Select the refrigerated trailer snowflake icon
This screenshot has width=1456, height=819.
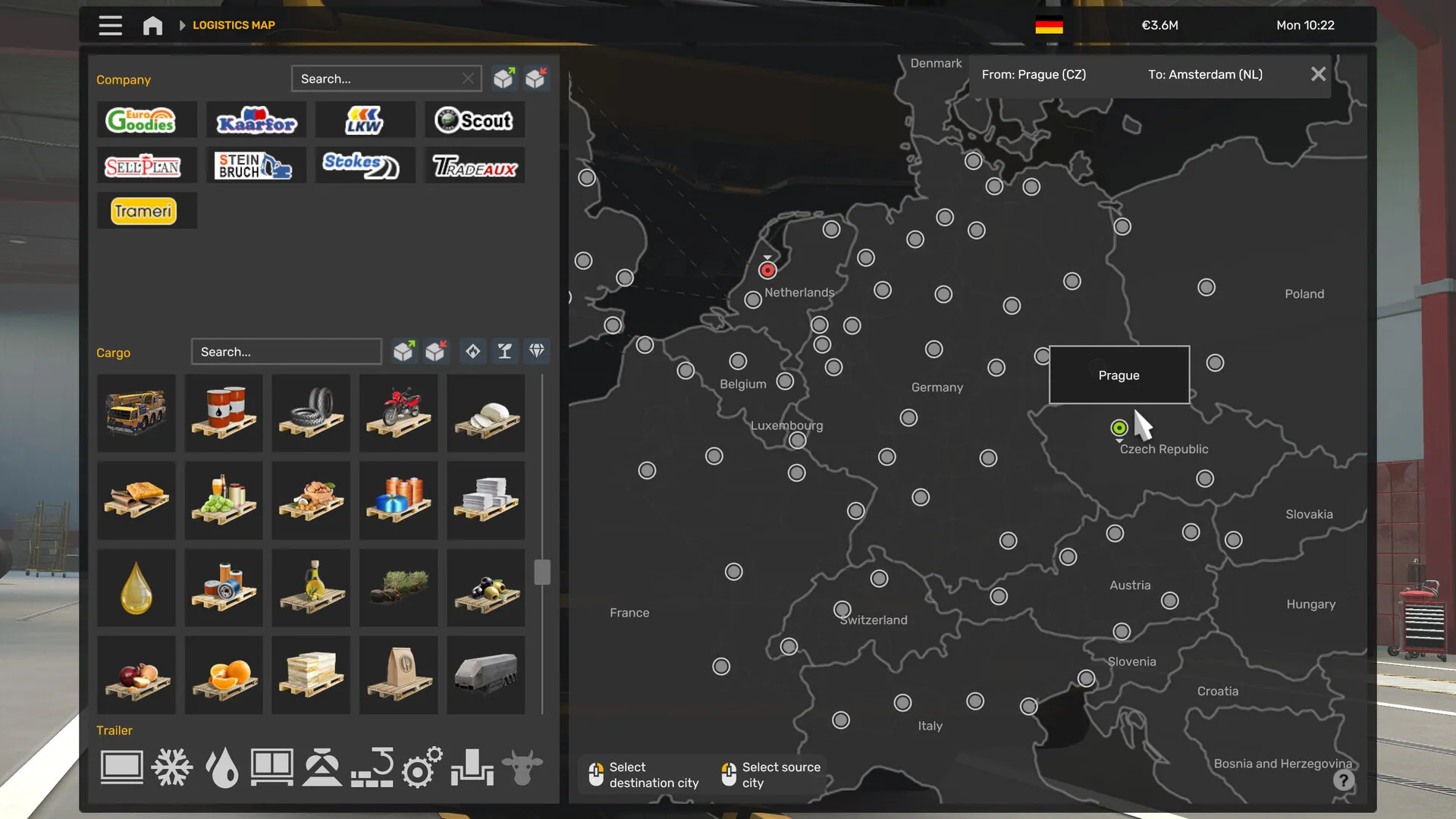(171, 767)
